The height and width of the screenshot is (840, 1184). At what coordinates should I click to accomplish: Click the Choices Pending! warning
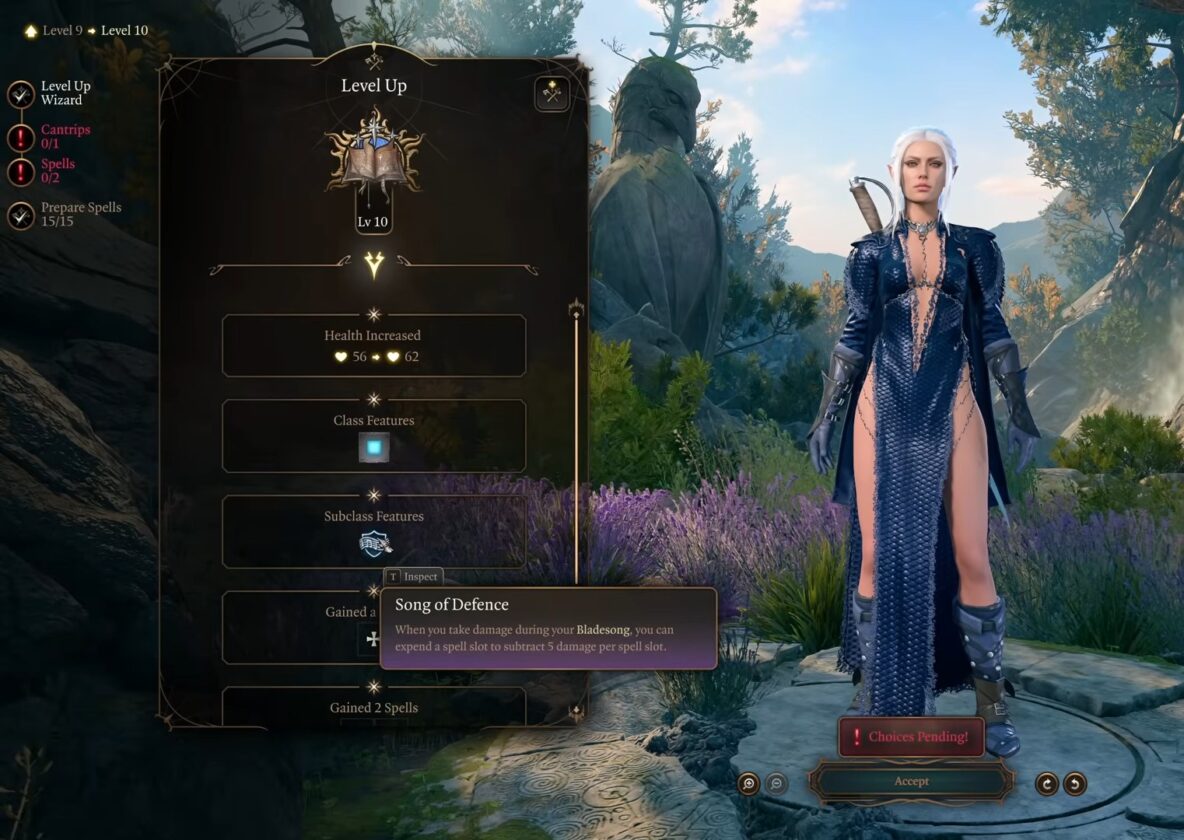[911, 737]
